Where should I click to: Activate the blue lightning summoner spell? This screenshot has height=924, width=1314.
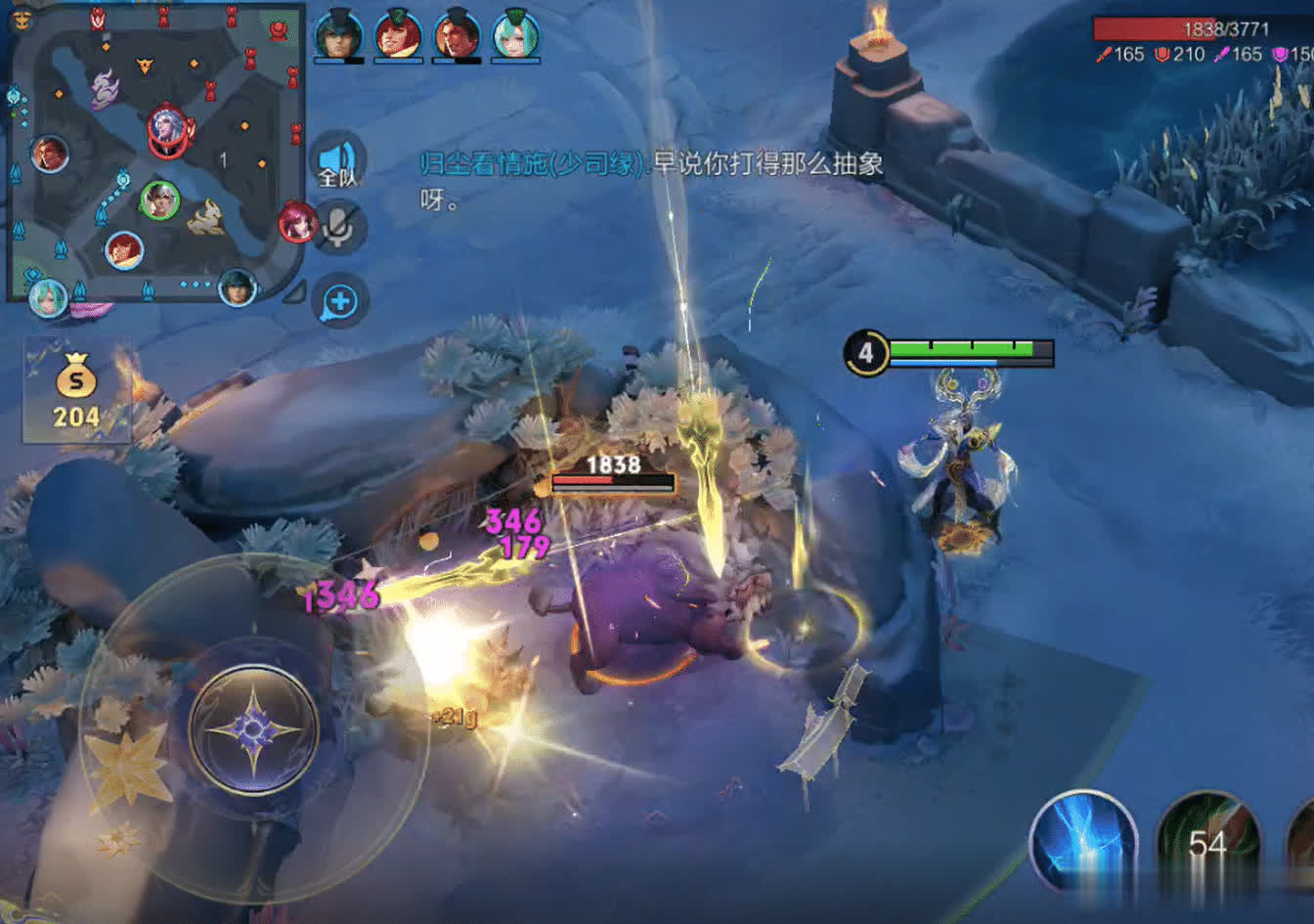pos(1083,843)
